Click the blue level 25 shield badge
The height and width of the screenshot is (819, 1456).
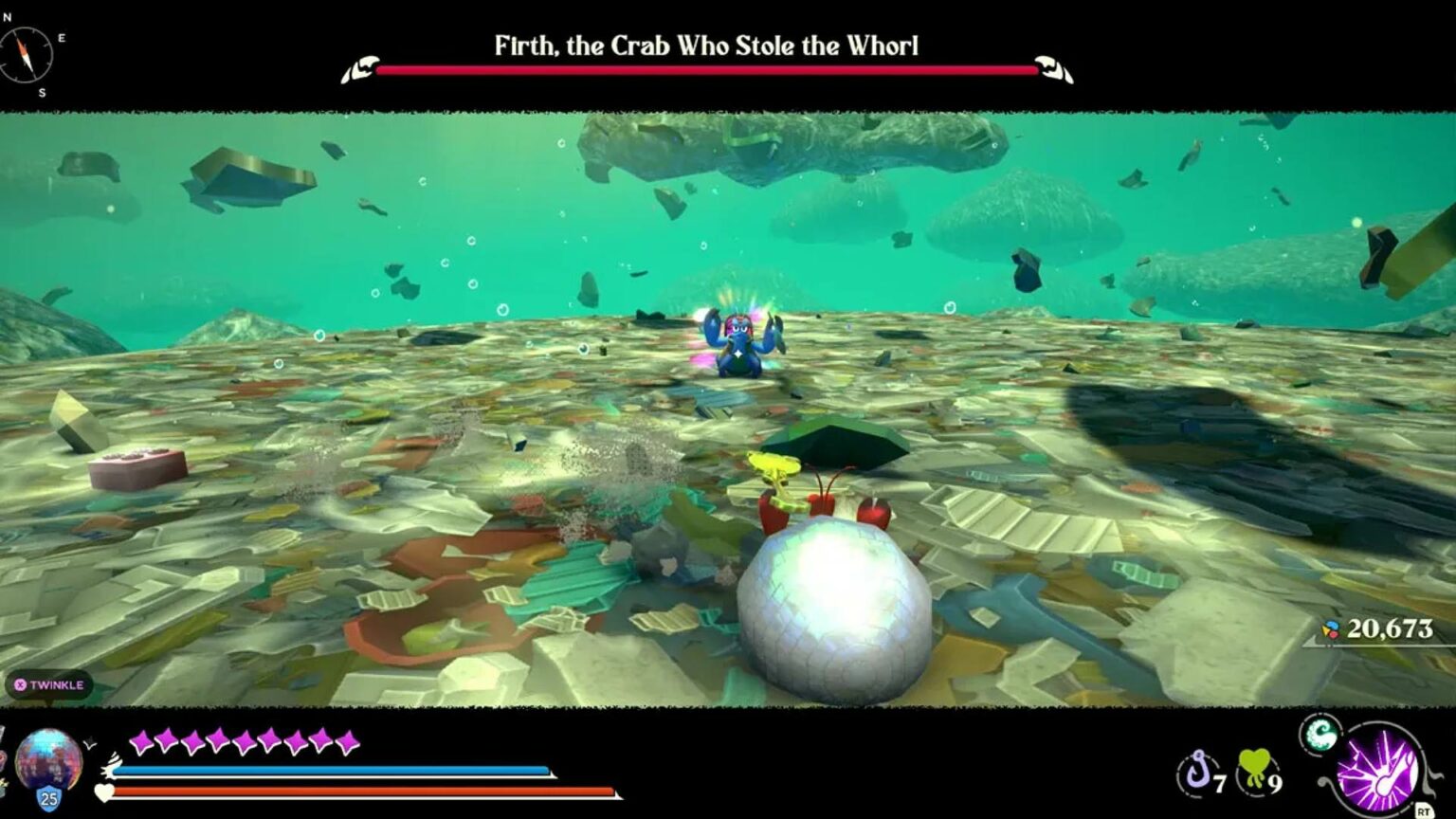[x=47, y=798]
